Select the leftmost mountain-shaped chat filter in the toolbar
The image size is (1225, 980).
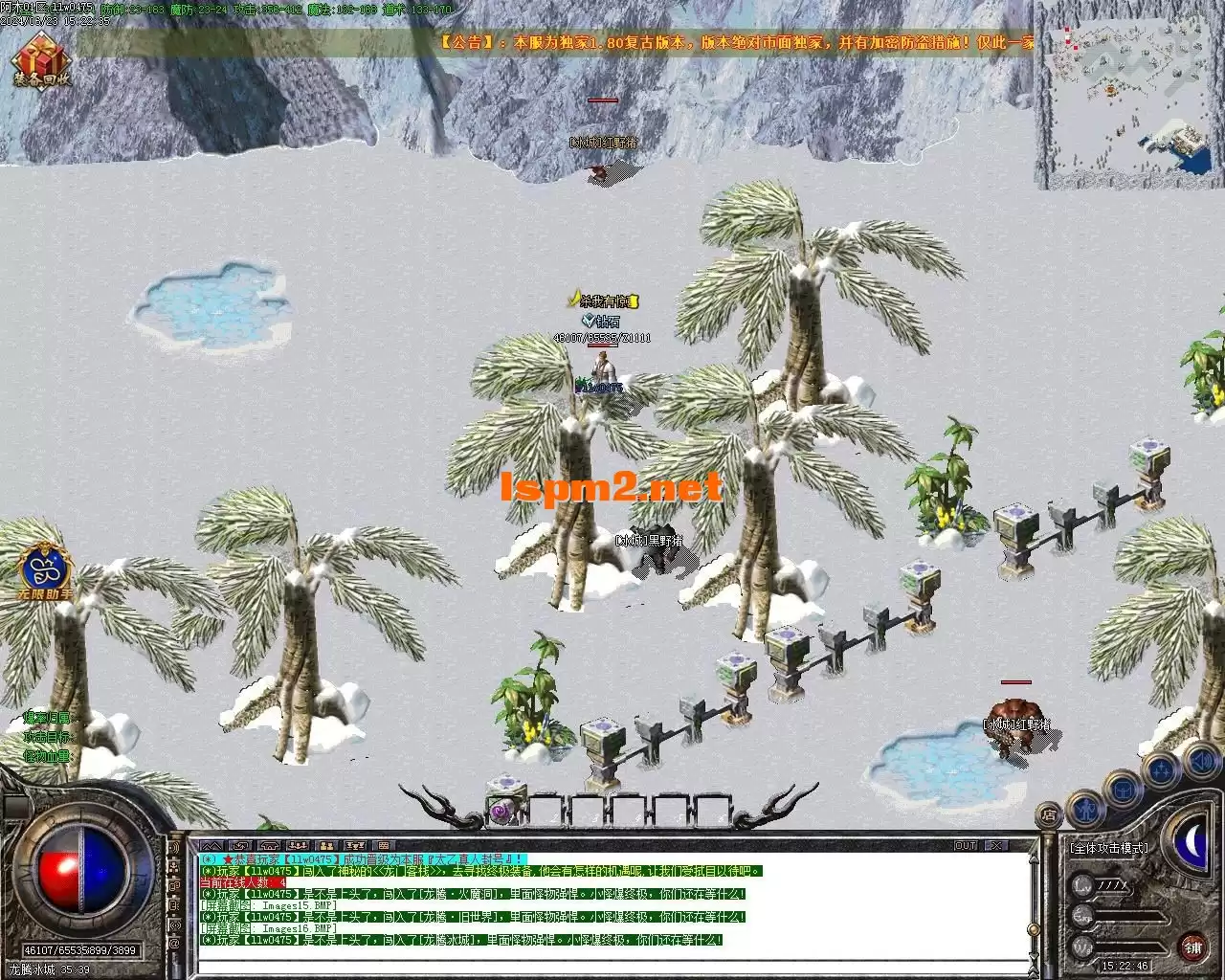coord(212,846)
